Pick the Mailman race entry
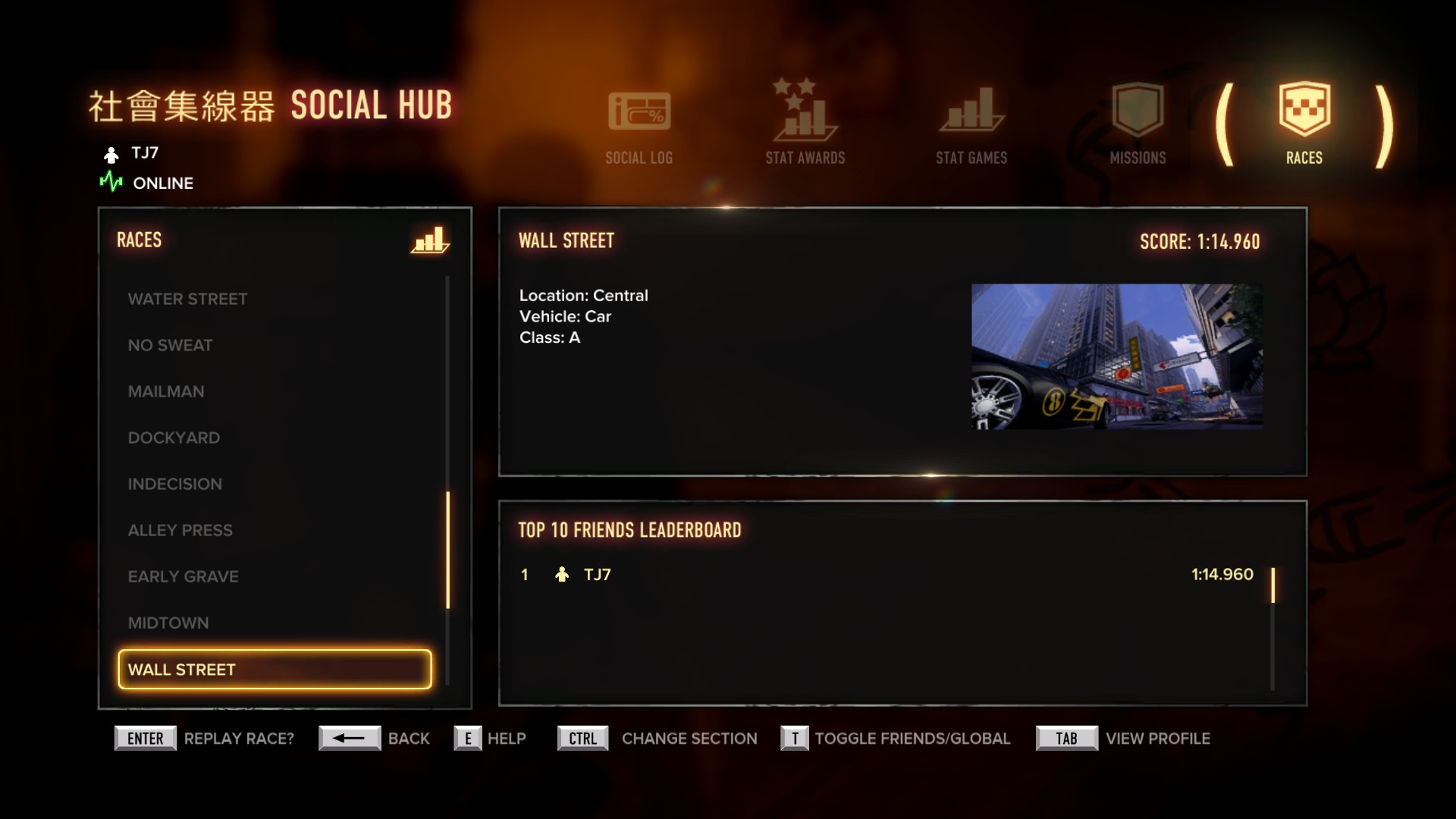This screenshot has height=819, width=1456. [x=166, y=391]
